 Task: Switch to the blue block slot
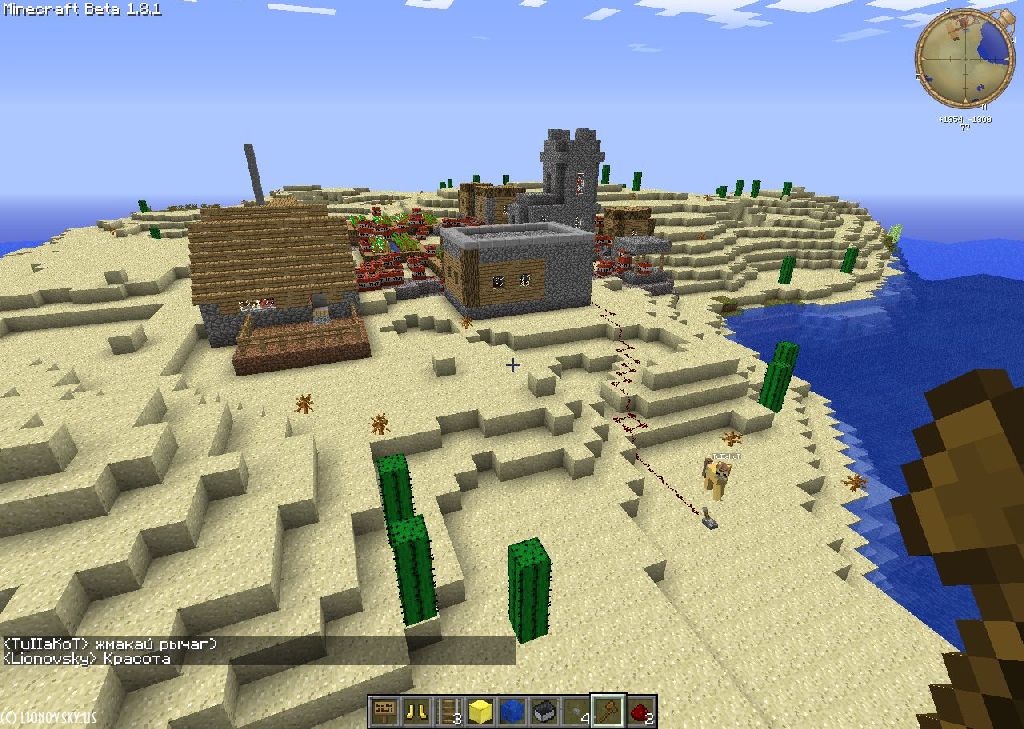point(512,712)
